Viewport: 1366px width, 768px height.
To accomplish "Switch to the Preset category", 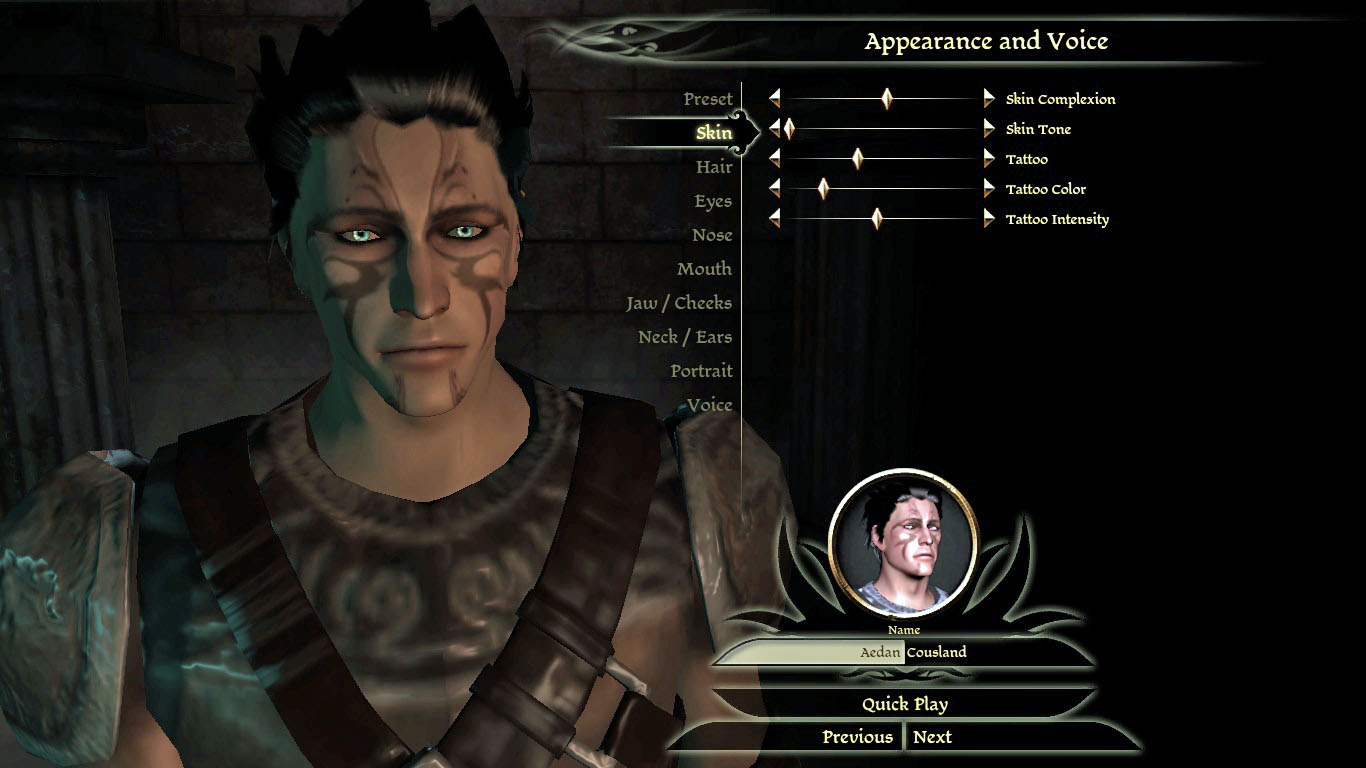I will (x=708, y=99).
